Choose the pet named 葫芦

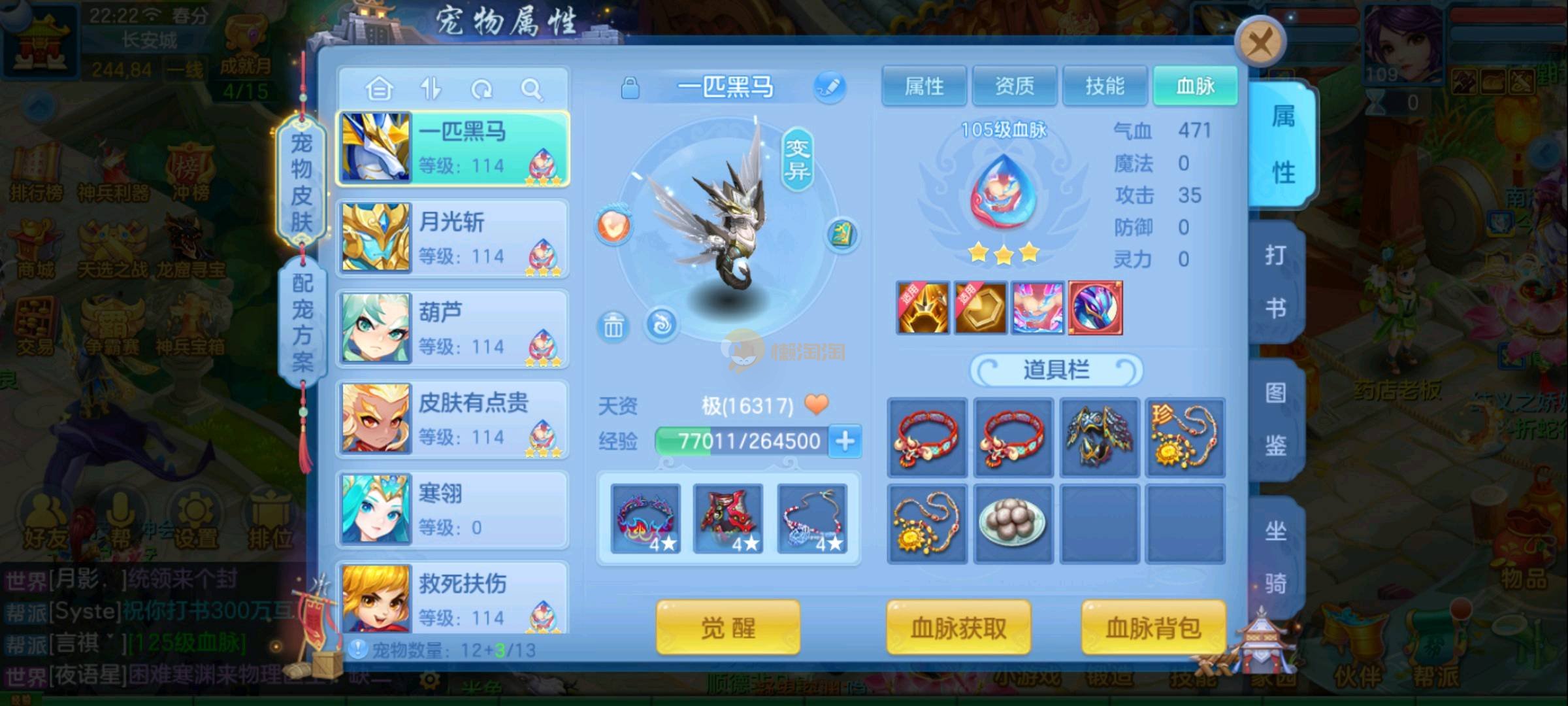click(452, 329)
